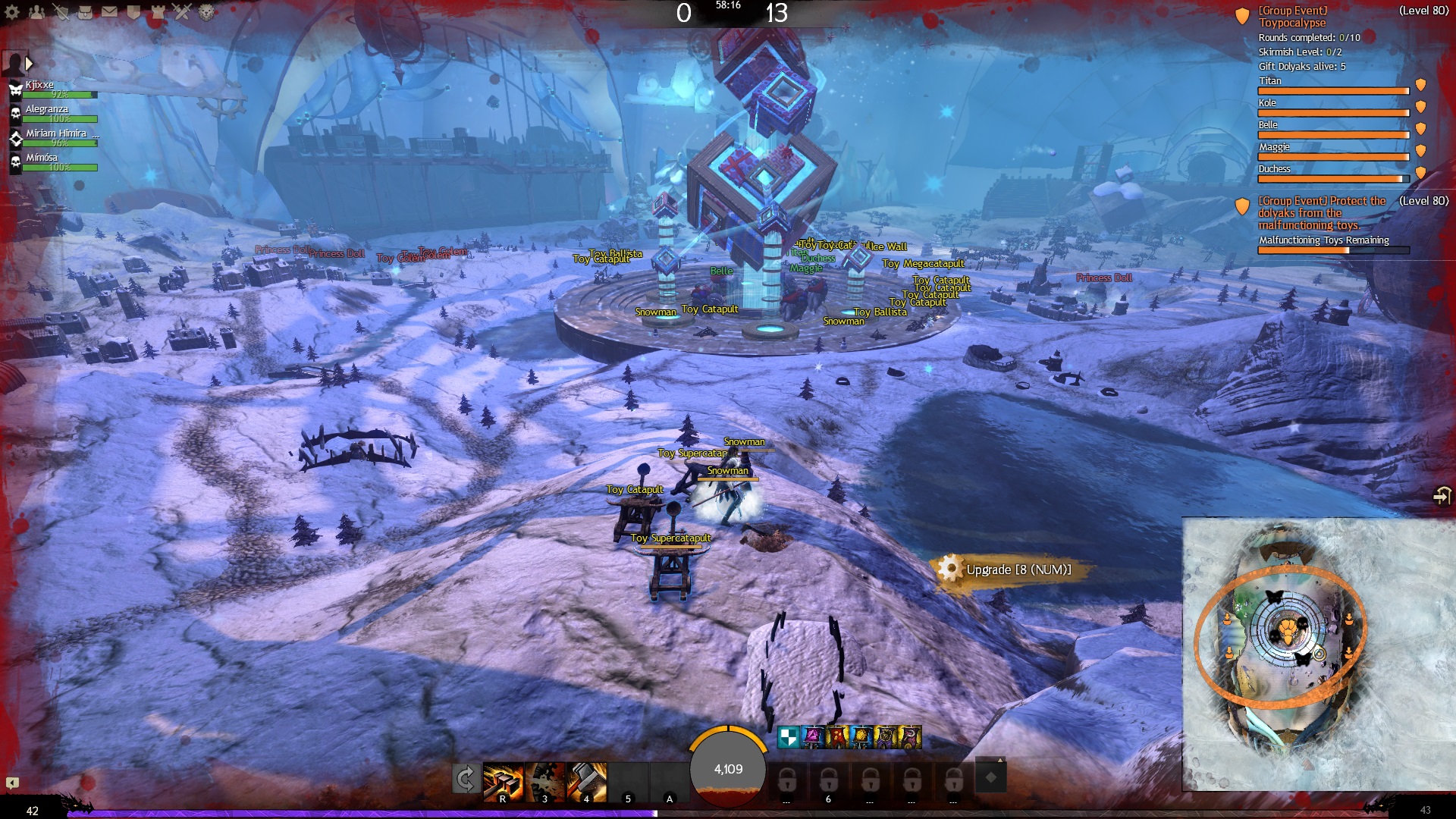Click the minimap's orange dolyak marker
The width and height of the screenshot is (1456, 819).
pos(1288,630)
